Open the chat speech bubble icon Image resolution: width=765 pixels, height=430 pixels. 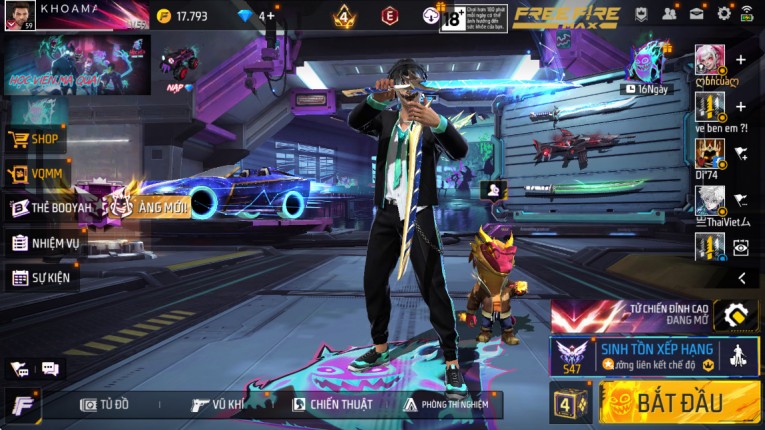(50, 369)
